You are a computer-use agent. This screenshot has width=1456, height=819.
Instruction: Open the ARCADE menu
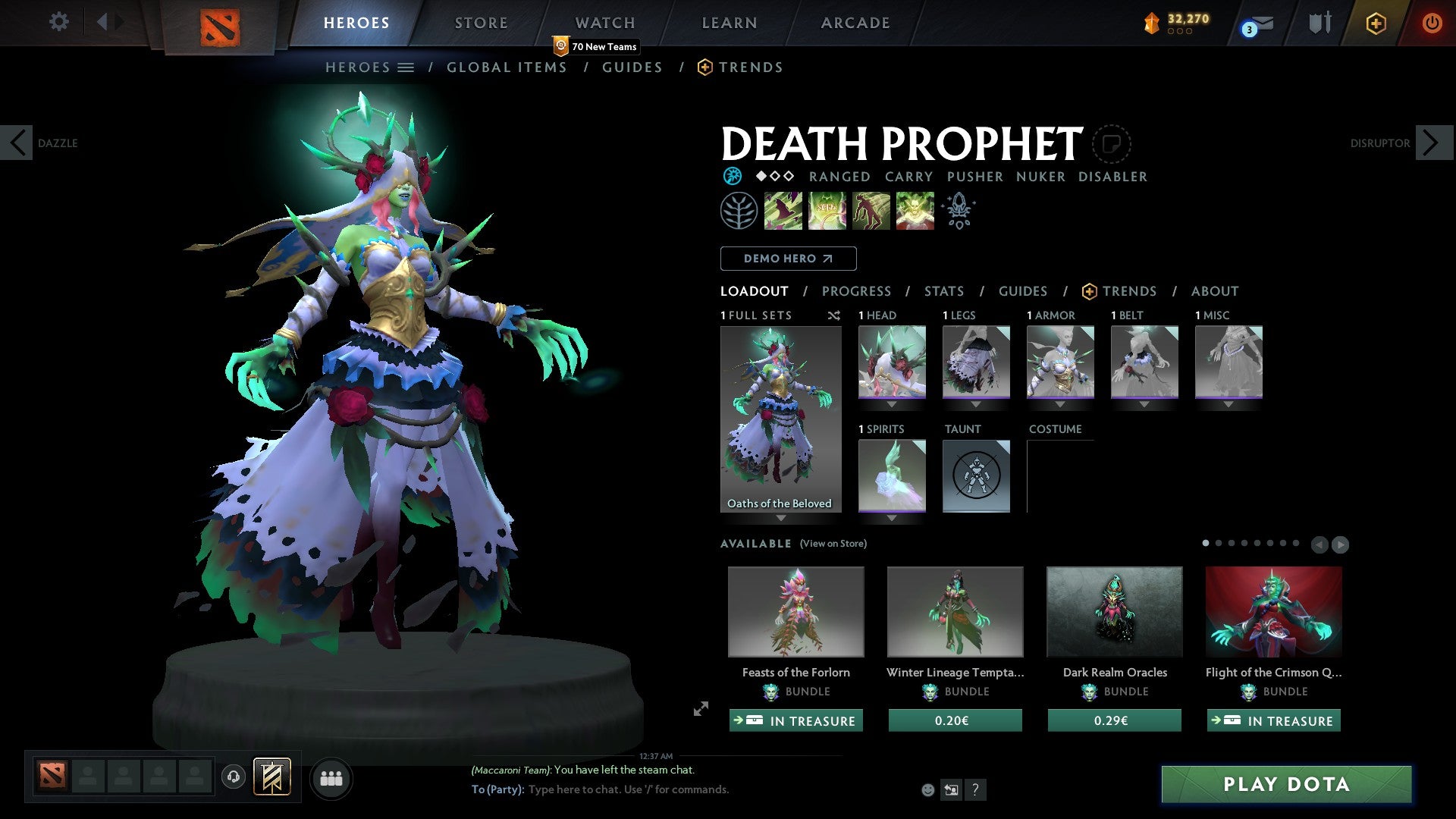pos(855,22)
